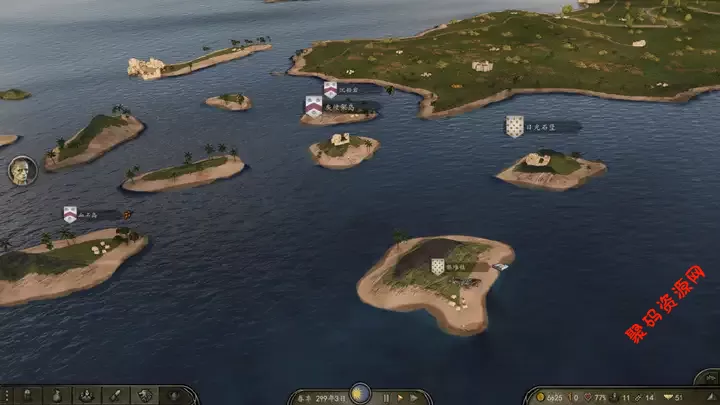The image size is (720, 405).
Task: Open the character screen helmet icon
Action: (27, 396)
